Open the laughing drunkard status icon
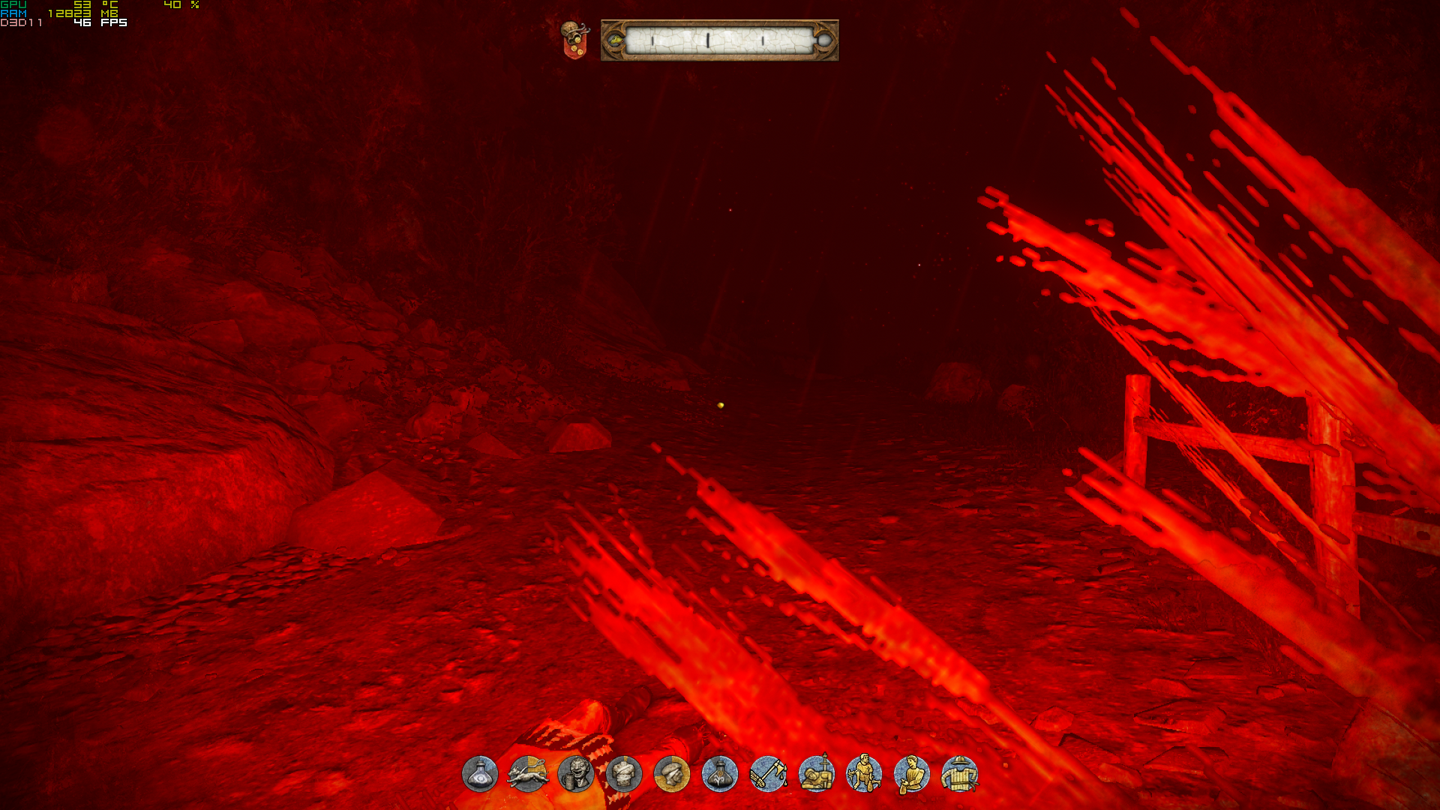This screenshot has height=810, width=1440. (x=576, y=773)
